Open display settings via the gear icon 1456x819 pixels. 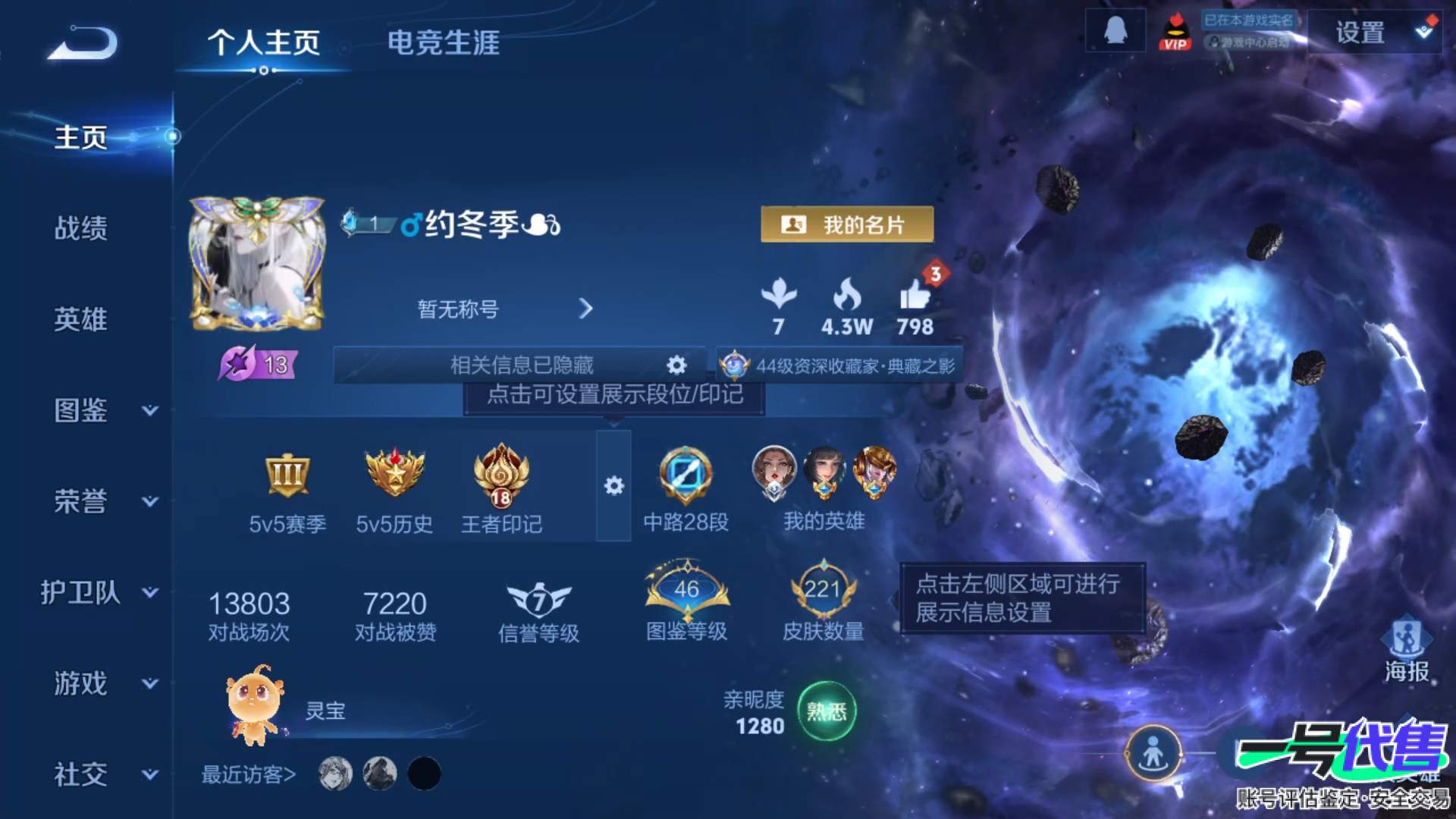pyautogui.click(x=614, y=485)
